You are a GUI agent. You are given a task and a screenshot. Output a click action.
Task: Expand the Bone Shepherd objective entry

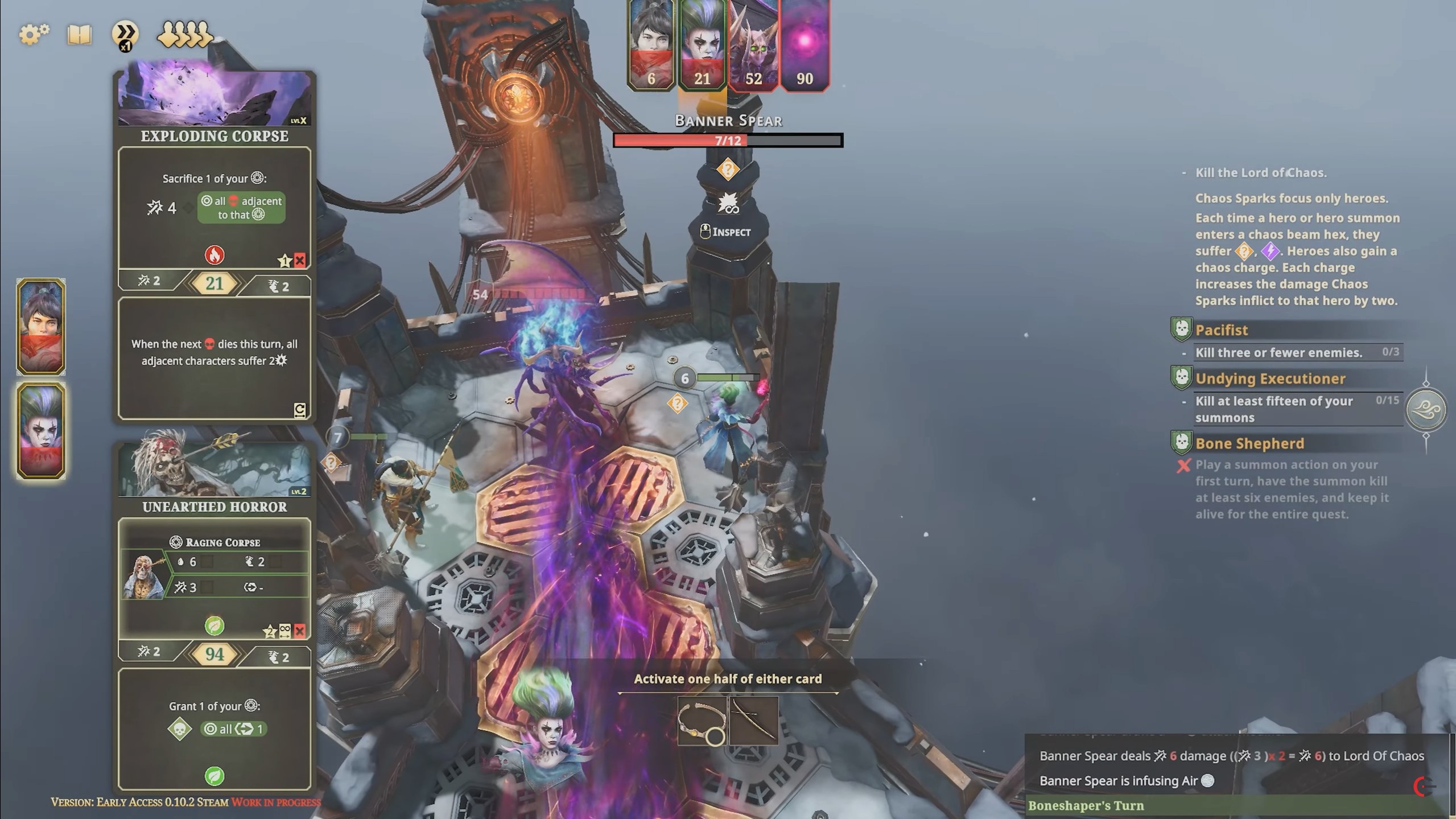[x=1249, y=443]
